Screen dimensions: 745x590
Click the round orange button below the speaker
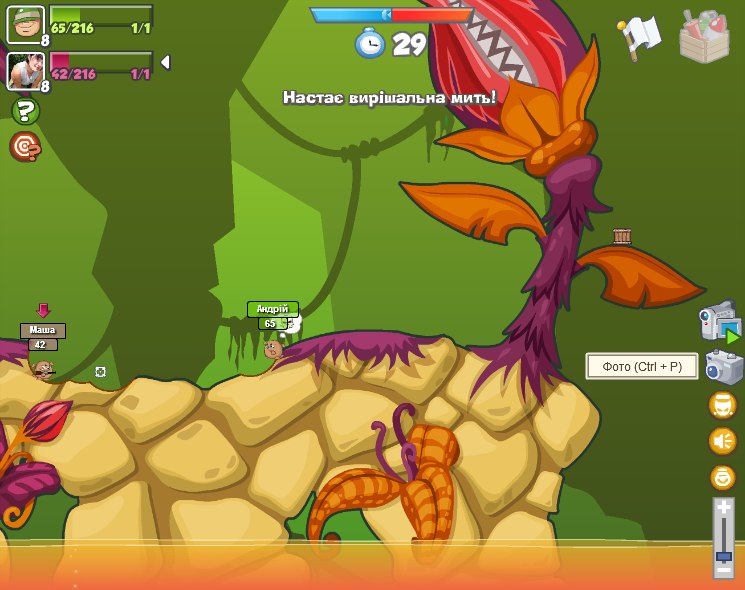coord(722,477)
